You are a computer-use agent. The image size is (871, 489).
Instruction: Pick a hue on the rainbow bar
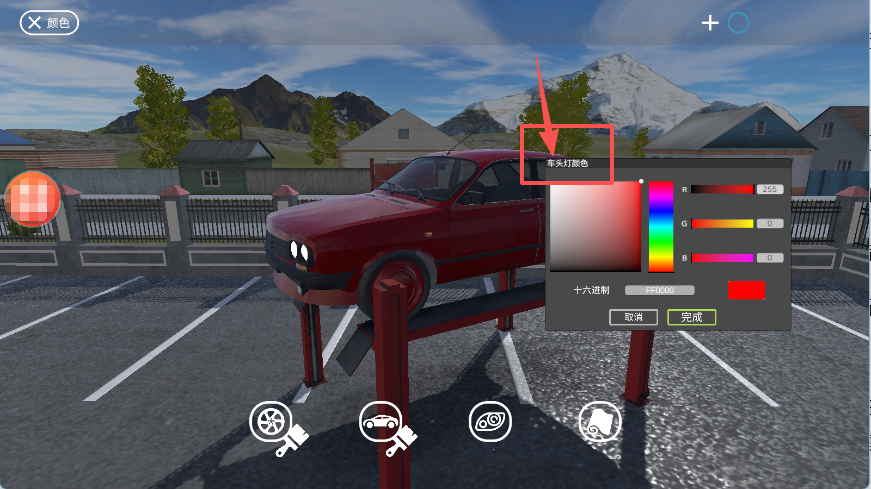[x=661, y=227]
